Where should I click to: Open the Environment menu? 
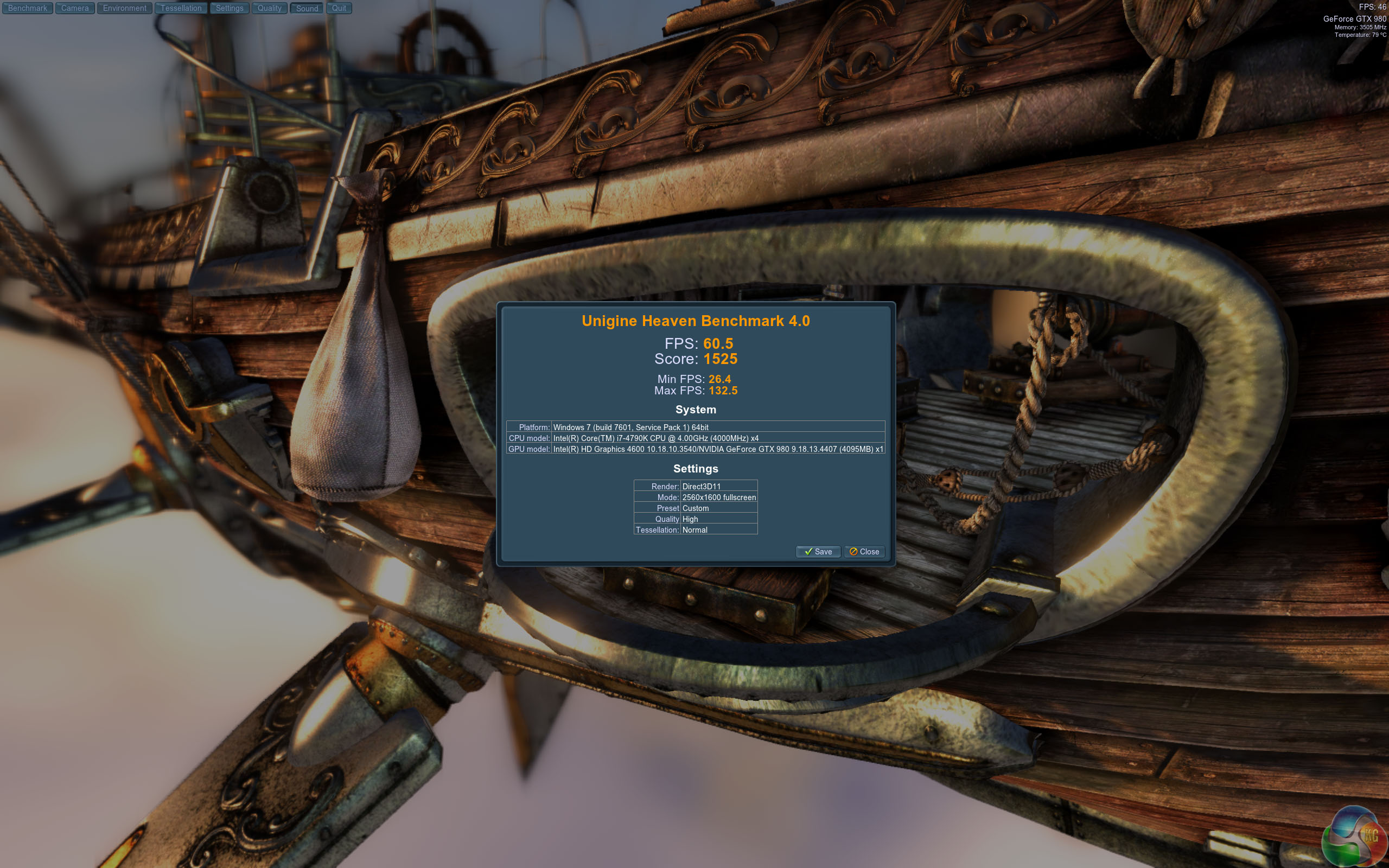(x=125, y=8)
